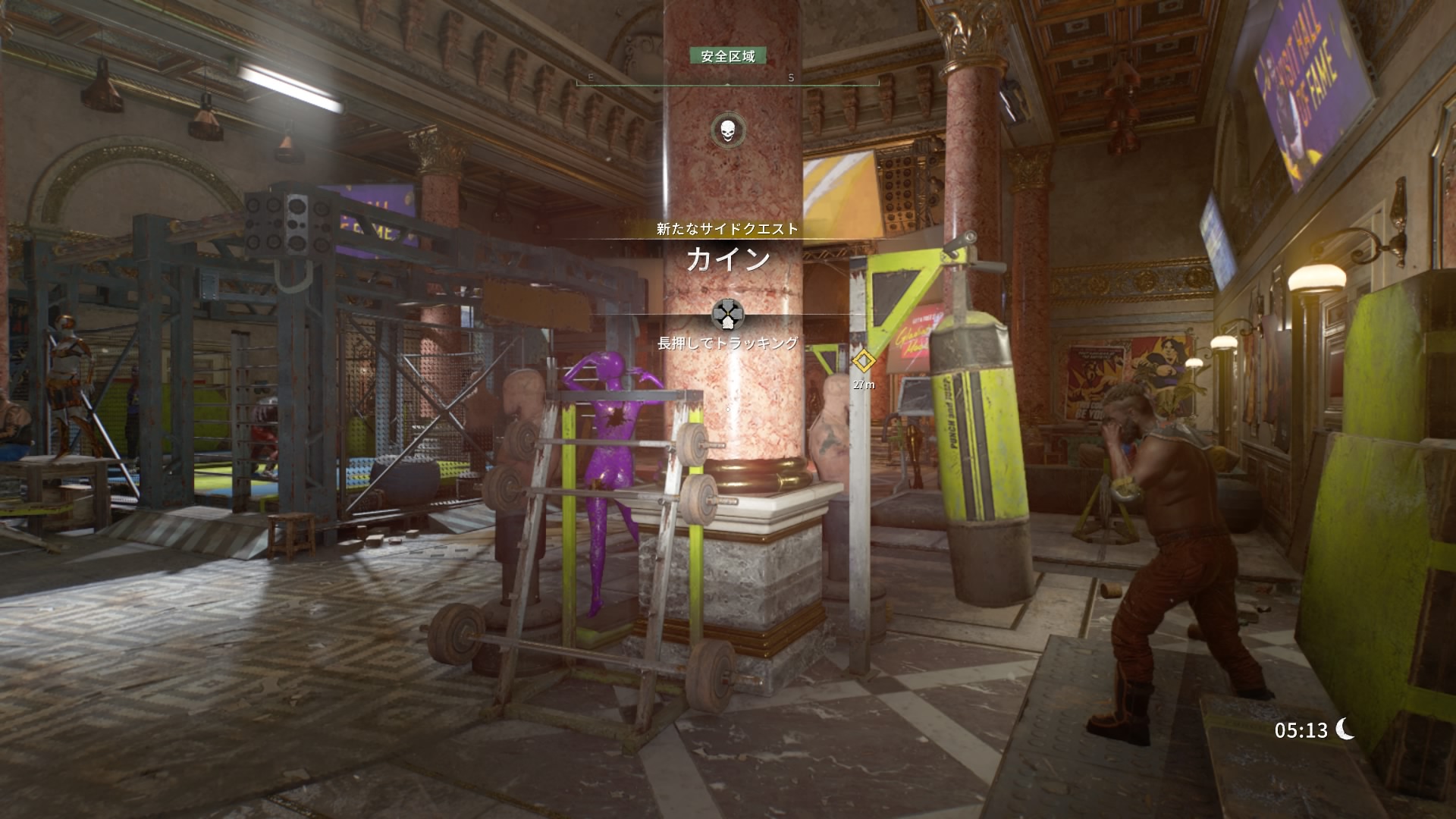Click the compass bar at the top
This screenshot has width=1456, height=819.
tap(727, 80)
